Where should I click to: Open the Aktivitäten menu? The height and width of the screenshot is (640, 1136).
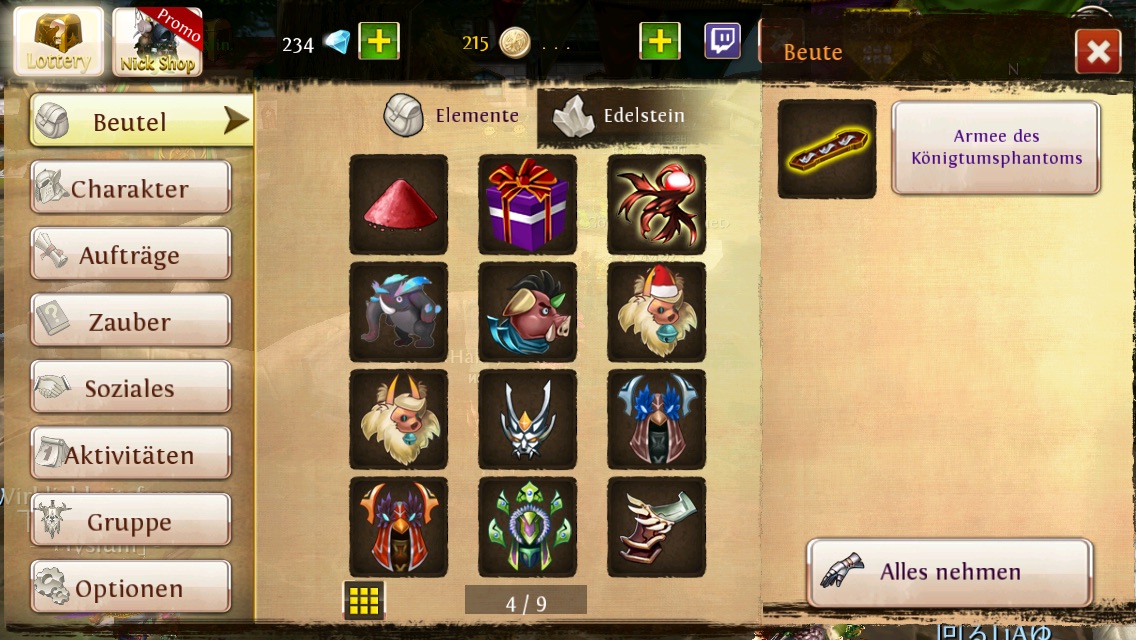(x=131, y=455)
